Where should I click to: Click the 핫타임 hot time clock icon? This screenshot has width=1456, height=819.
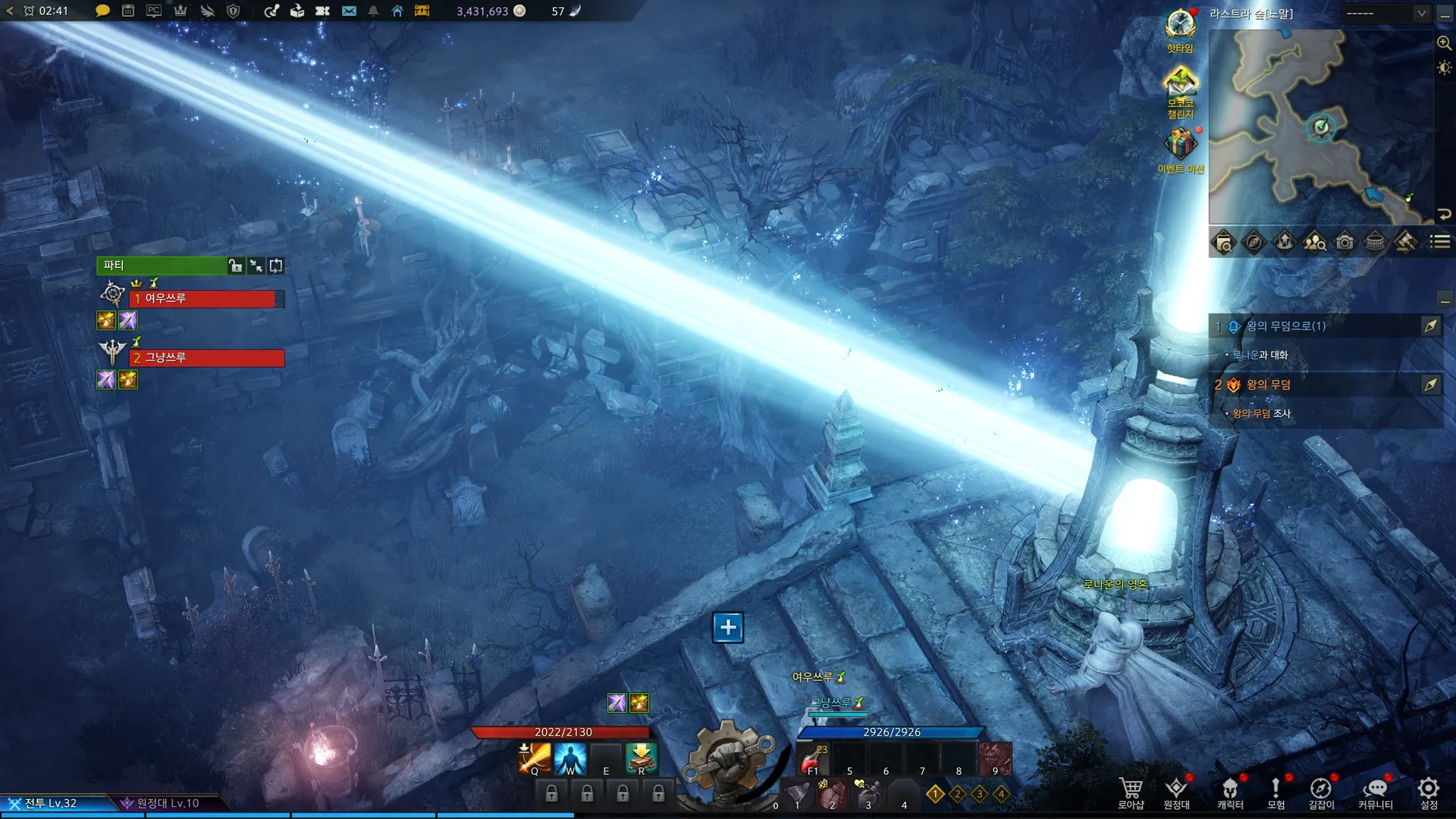pyautogui.click(x=1180, y=26)
